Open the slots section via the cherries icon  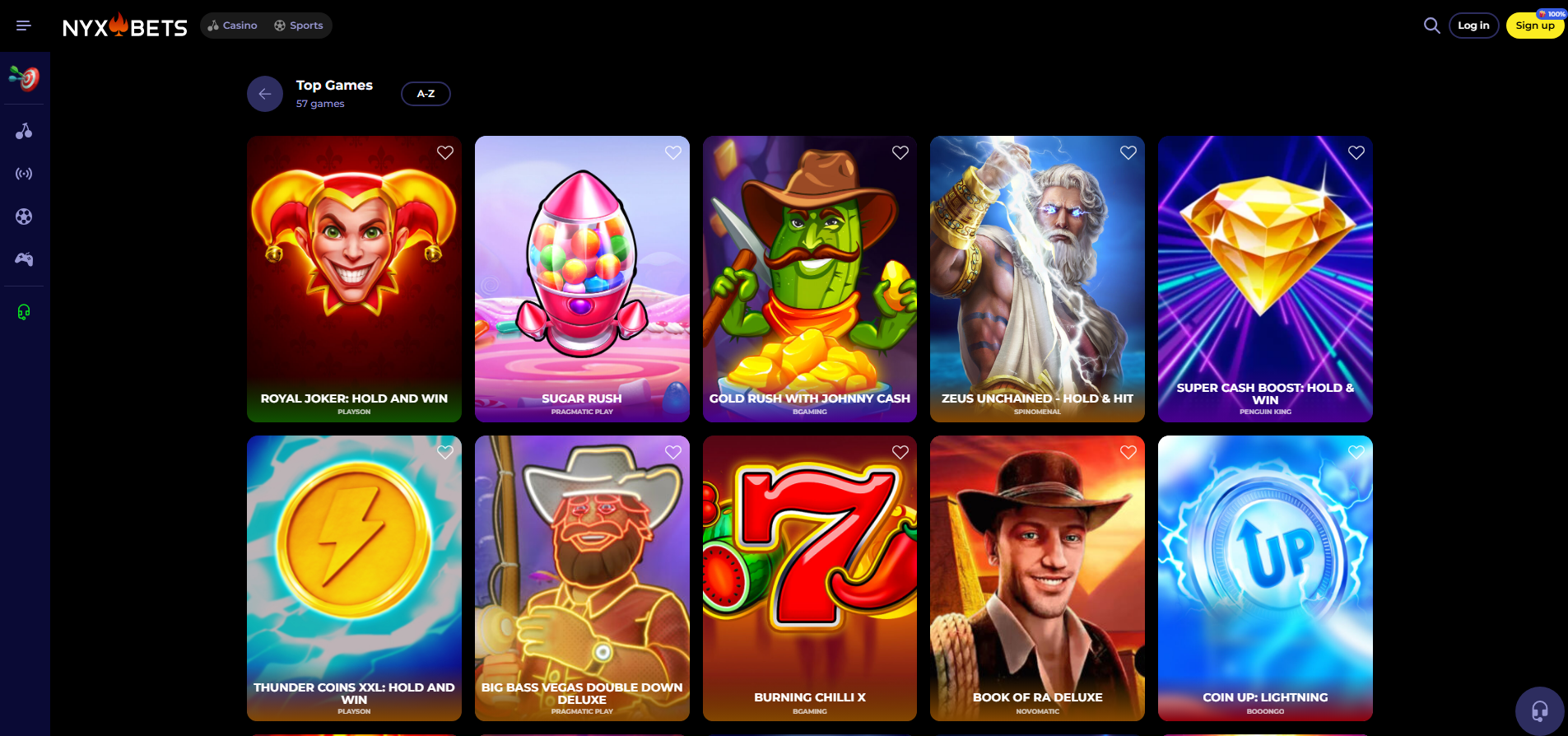pyautogui.click(x=24, y=130)
